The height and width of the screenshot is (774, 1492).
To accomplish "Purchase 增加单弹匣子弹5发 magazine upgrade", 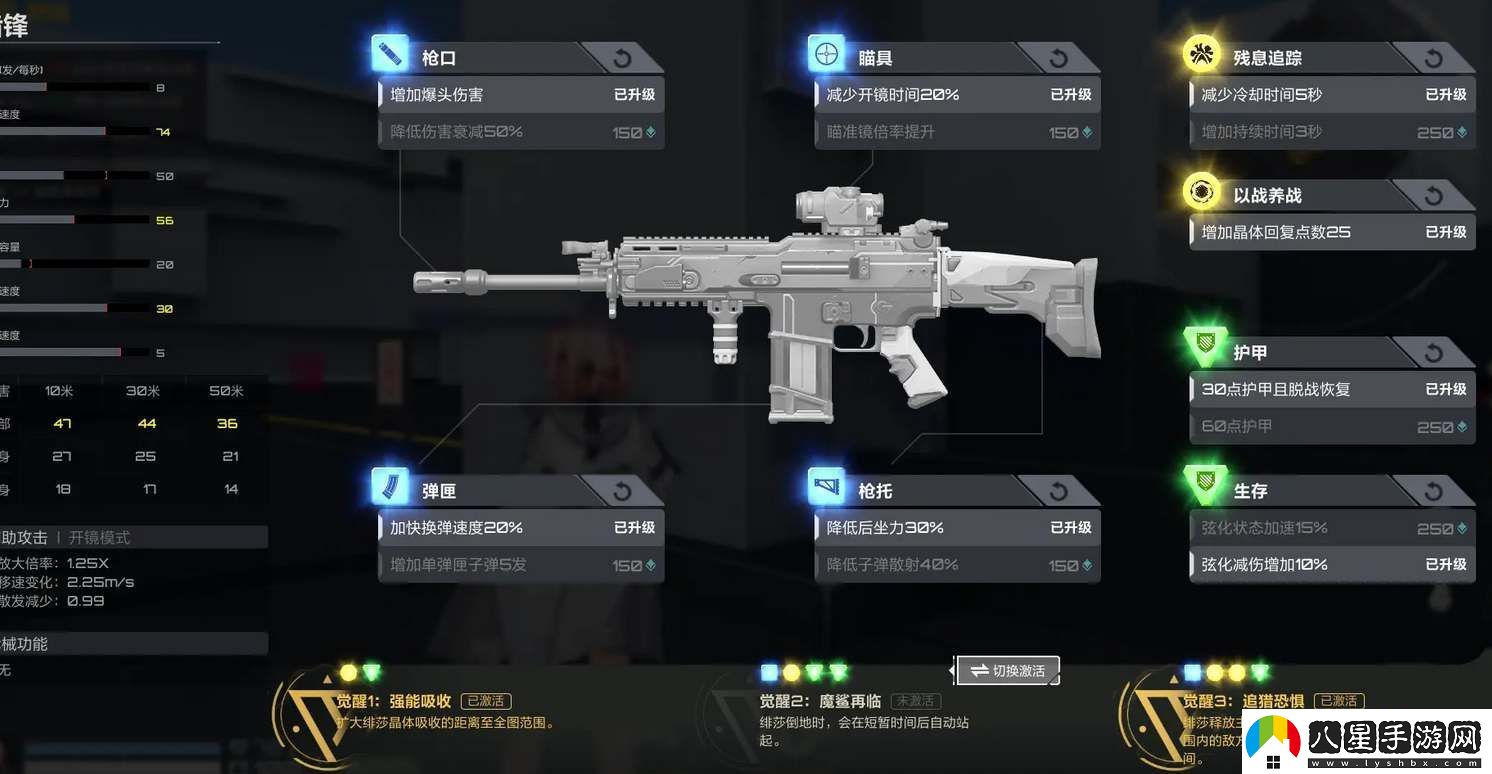I will pos(521,565).
